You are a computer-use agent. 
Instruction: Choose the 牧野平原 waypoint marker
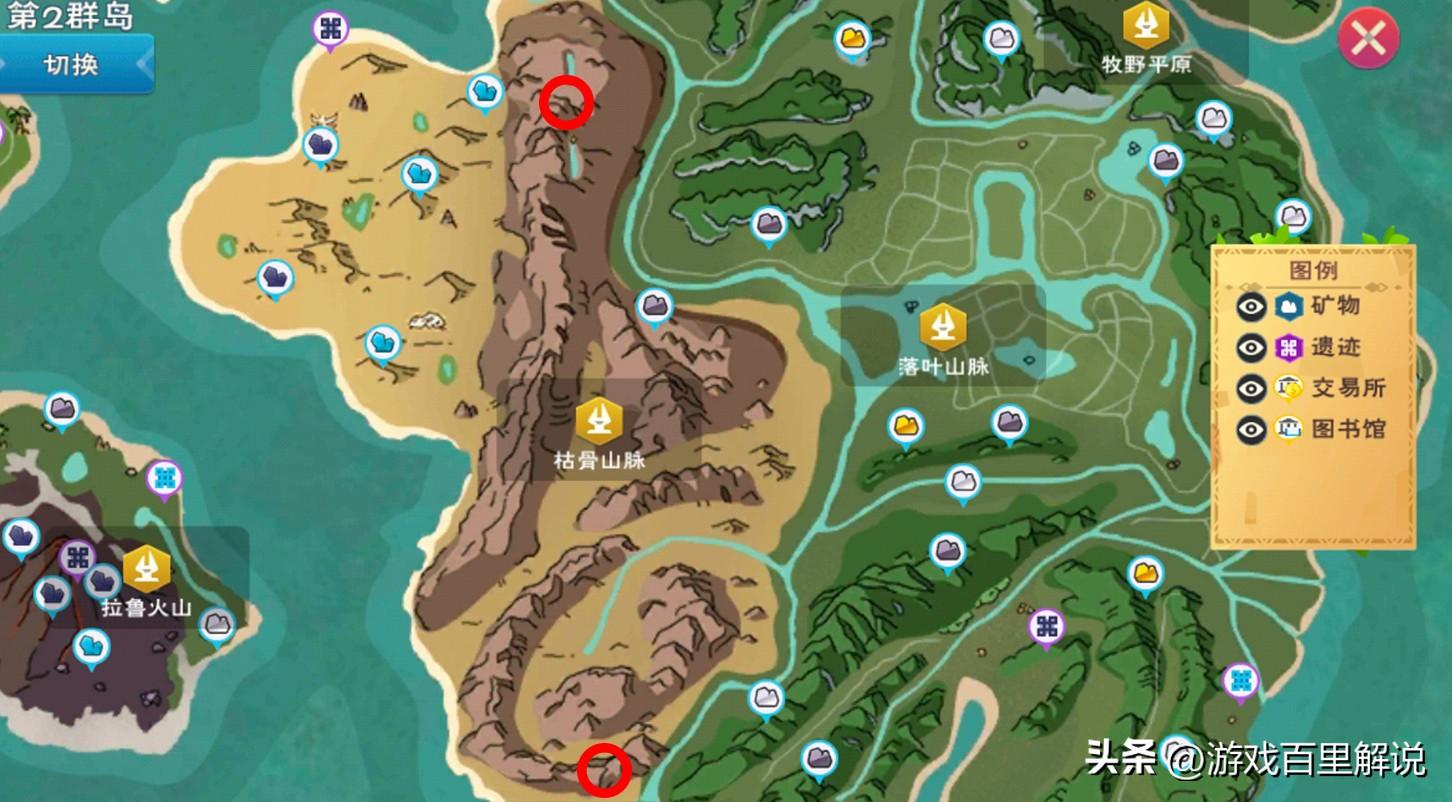point(1146,25)
